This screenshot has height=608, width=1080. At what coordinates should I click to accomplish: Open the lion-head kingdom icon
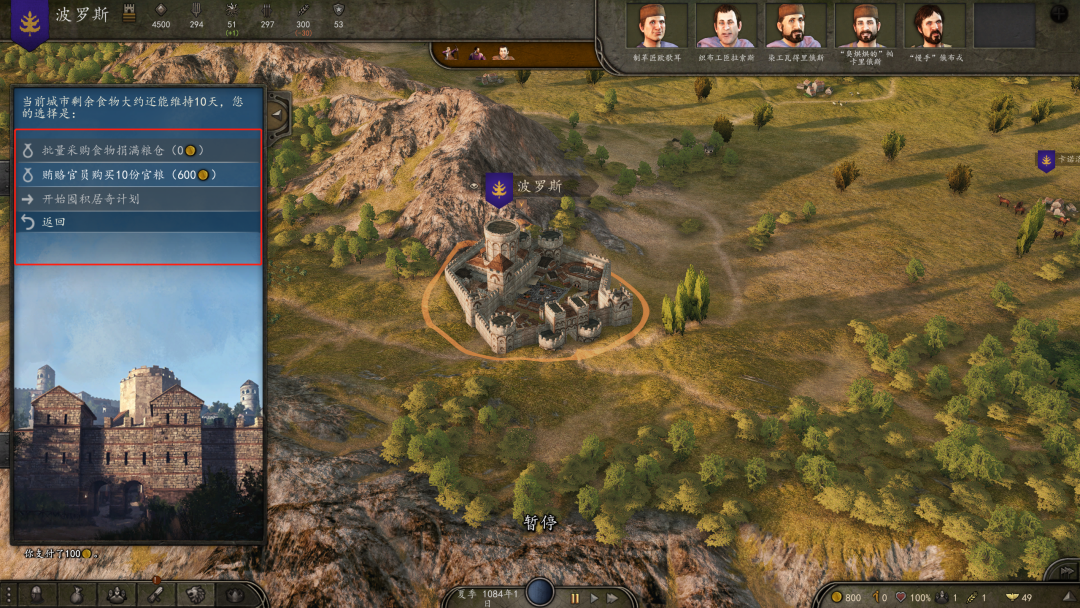coord(195,594)
